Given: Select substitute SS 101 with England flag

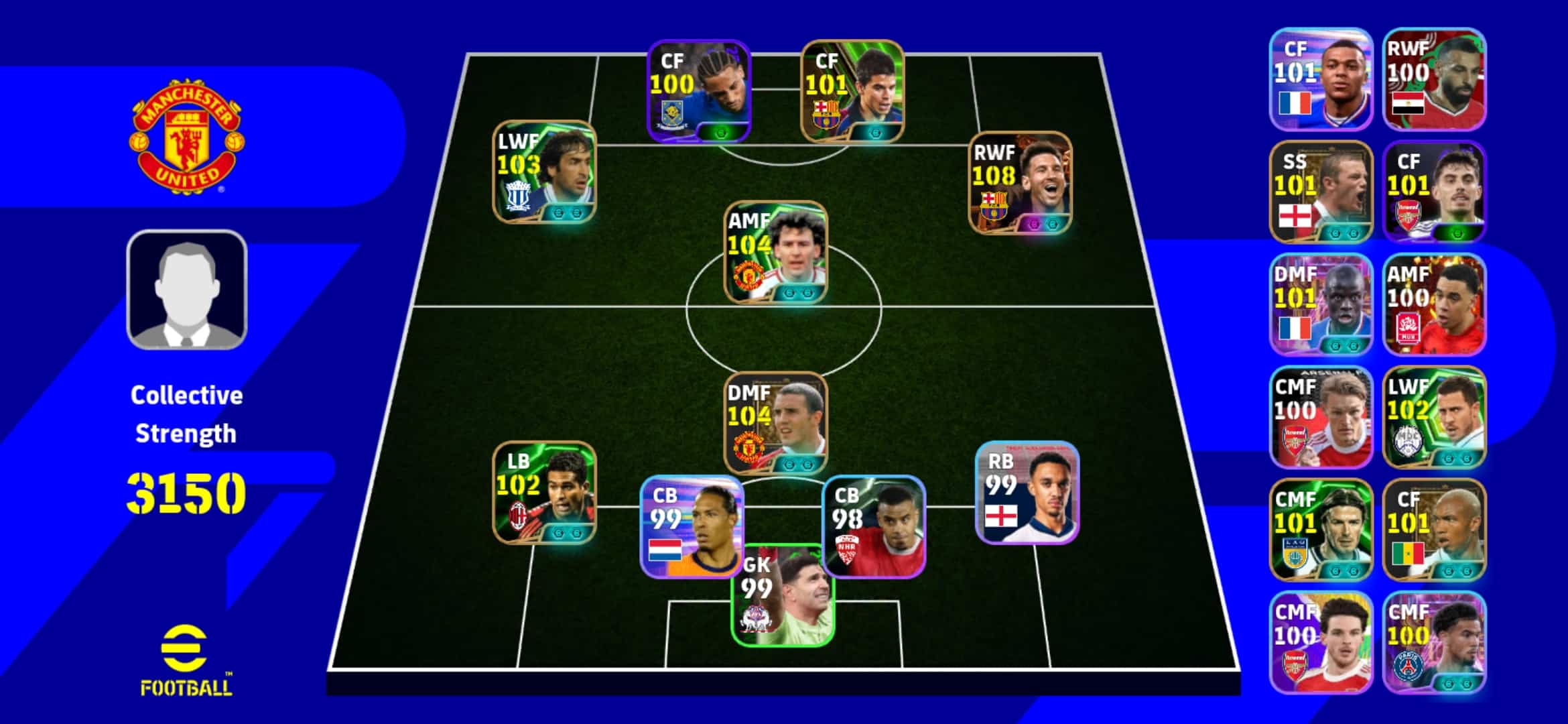Looking at the screenshot, I should click(x=1320, y=192).
